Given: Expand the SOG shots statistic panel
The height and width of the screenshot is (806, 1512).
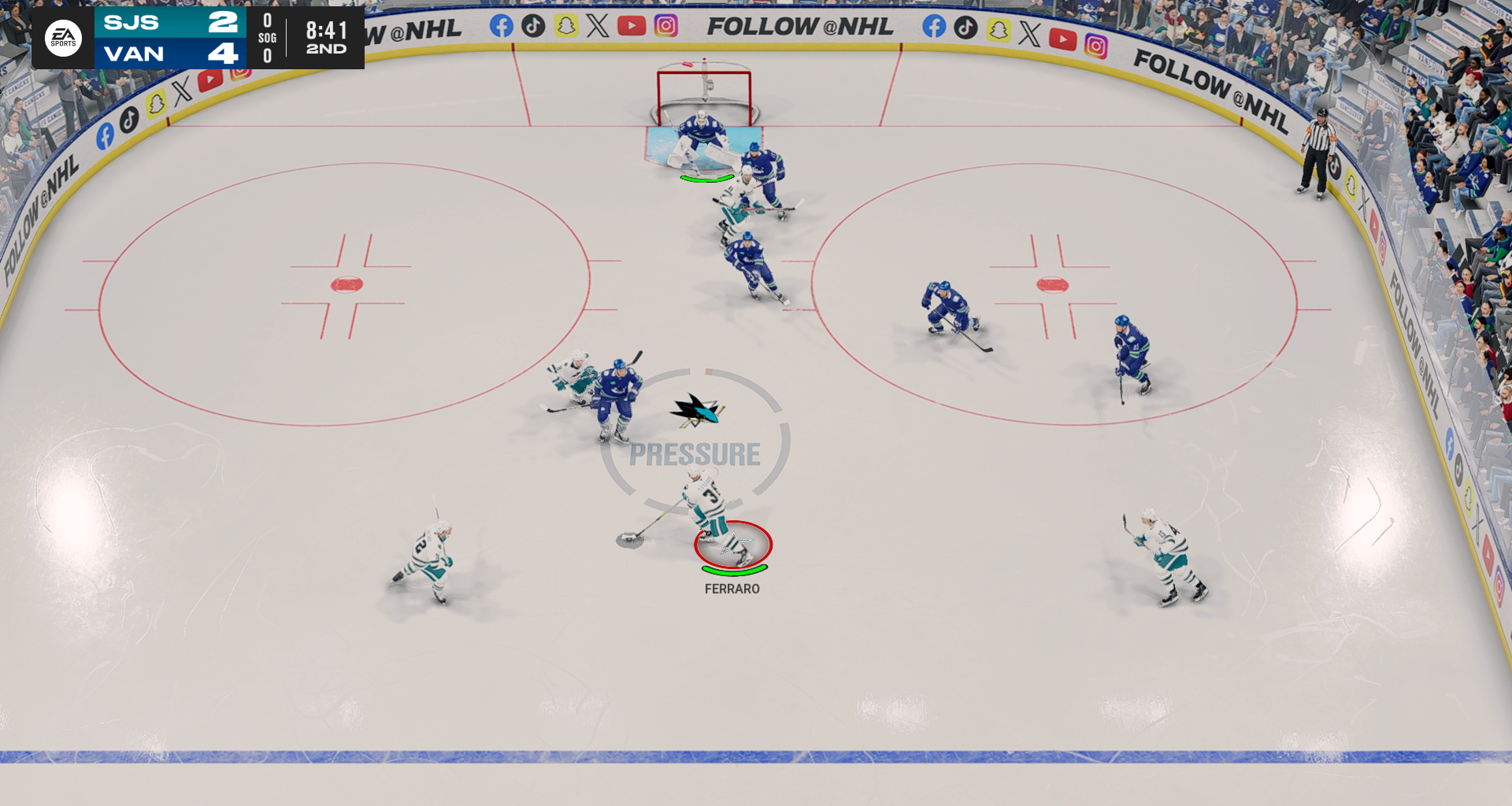Looking at the screenshot, I should (265, 38).
